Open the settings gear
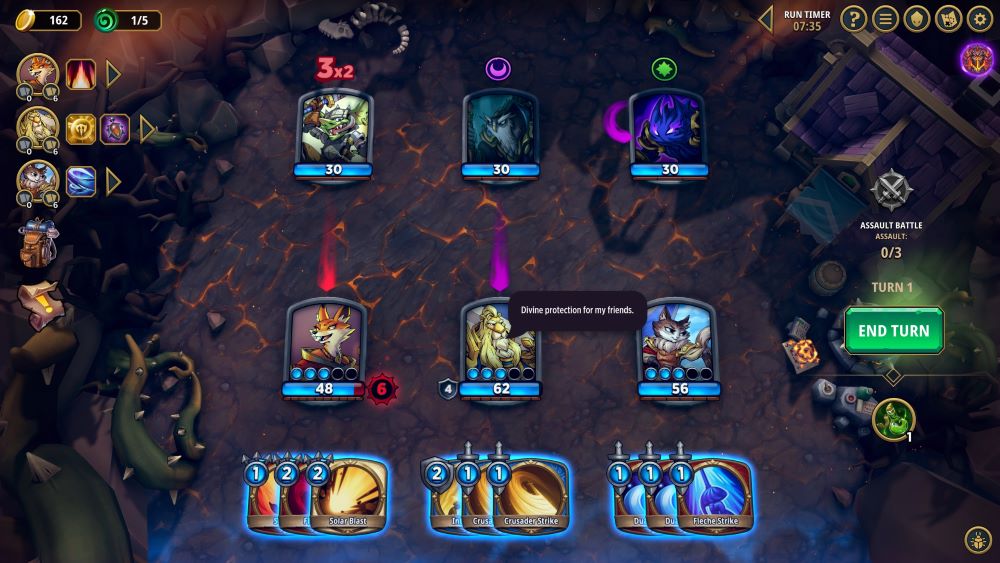The height and width of the screenshot is (563, 1000). [x=979, y=18]
